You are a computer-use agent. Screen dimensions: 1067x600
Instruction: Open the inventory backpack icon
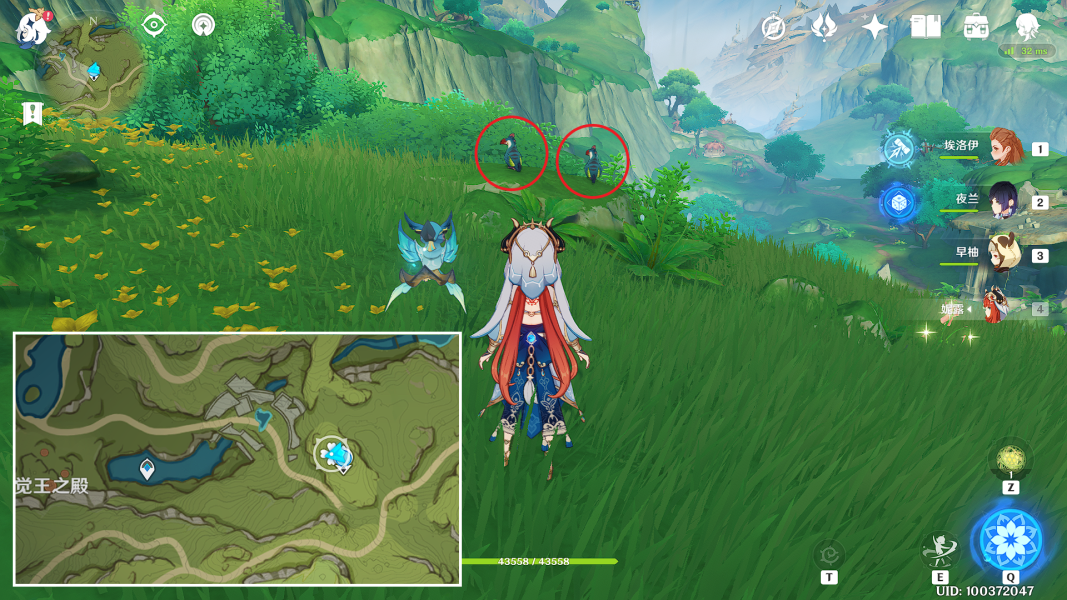click(976, 27)
